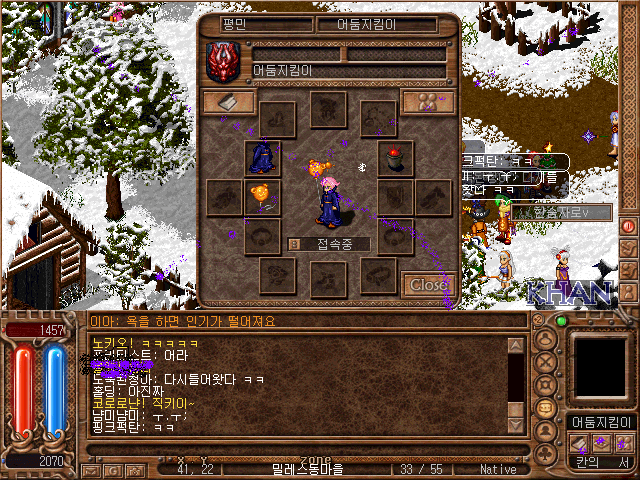Click the crossed-swords round button beside the chat
This screenshot has height=480, width=640.
point(547,362)
